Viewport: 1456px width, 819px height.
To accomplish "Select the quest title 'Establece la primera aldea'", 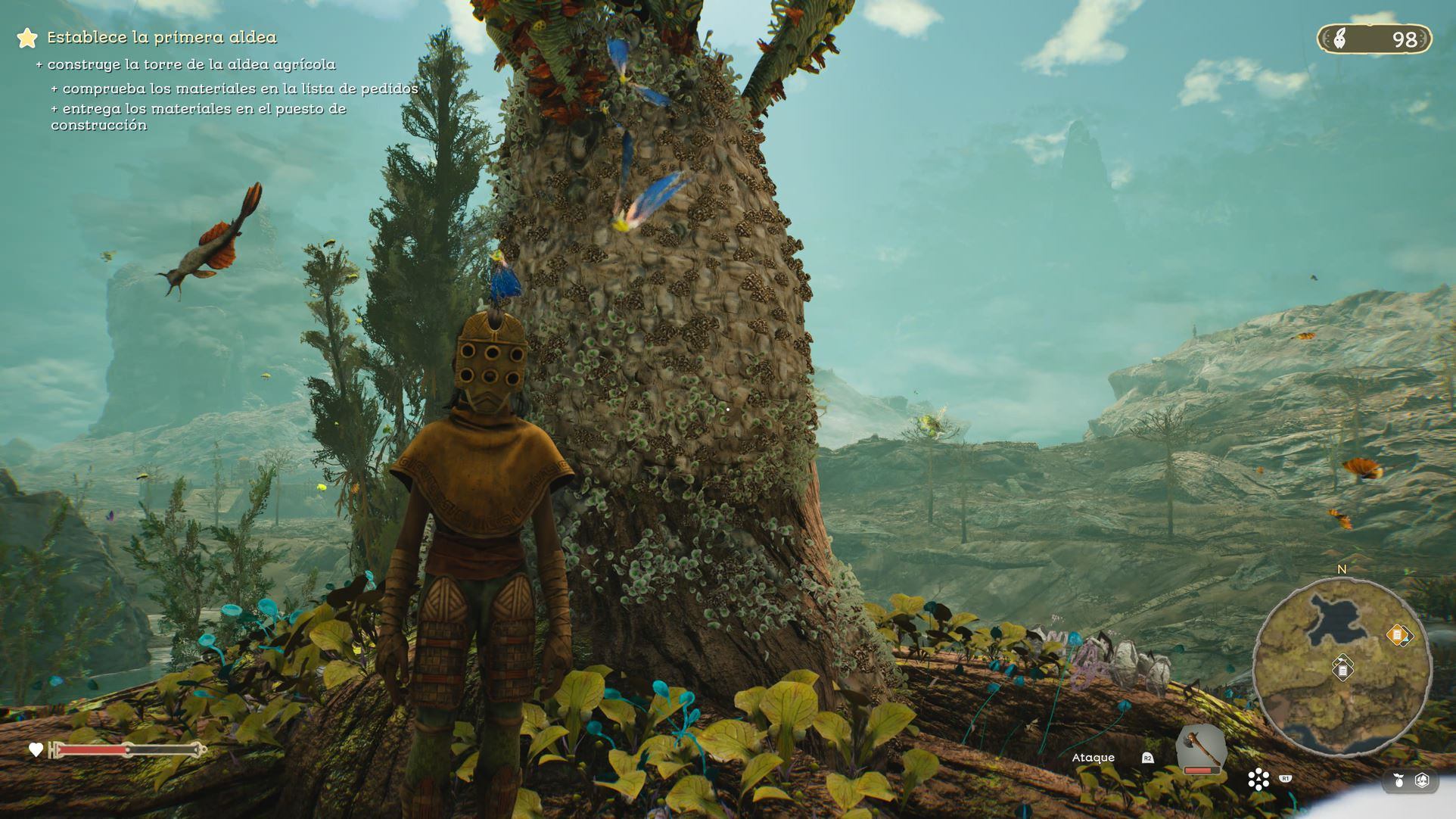I will coord(162,37).
